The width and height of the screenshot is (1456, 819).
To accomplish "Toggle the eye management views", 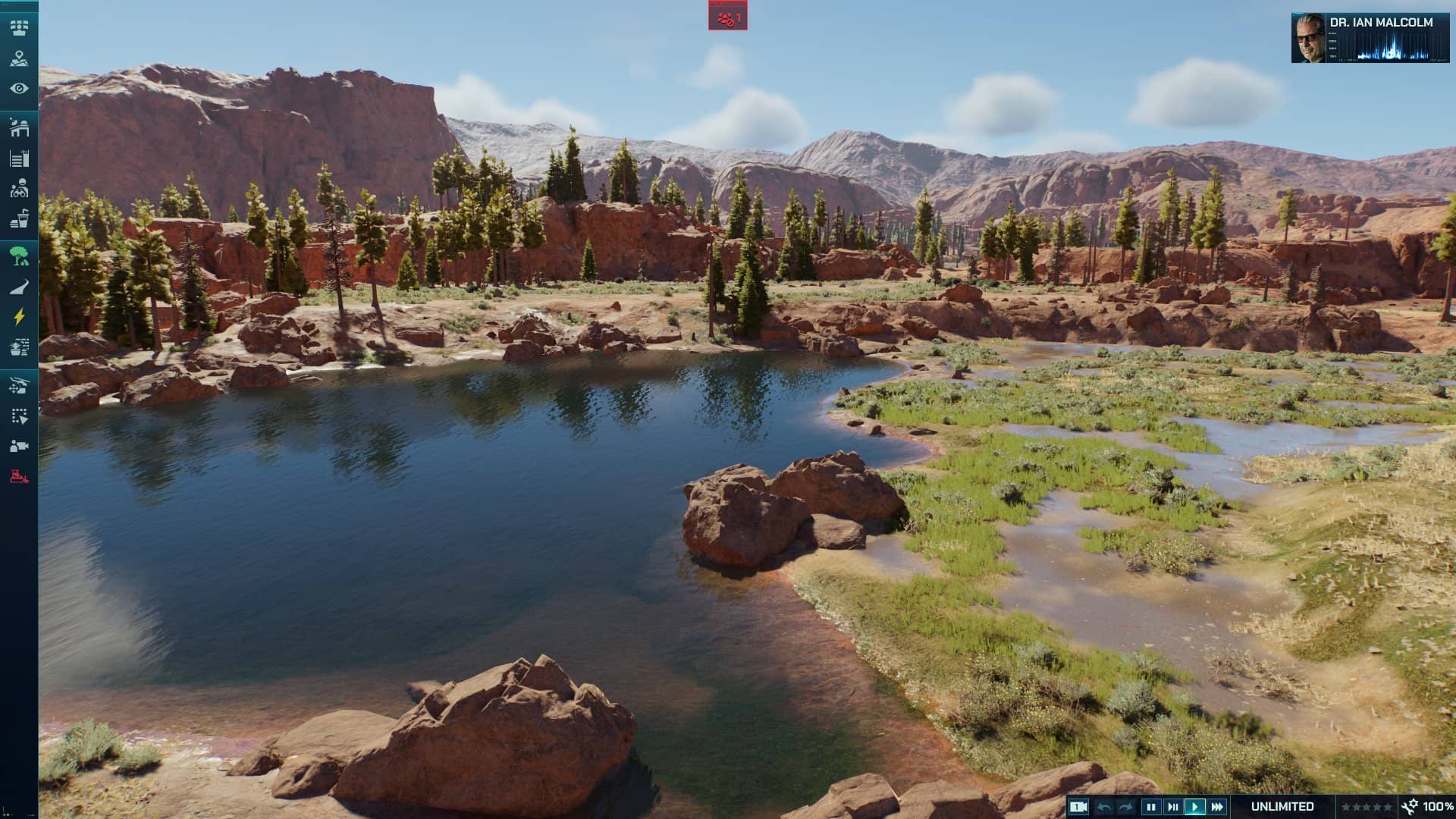I will pos(19,89).
